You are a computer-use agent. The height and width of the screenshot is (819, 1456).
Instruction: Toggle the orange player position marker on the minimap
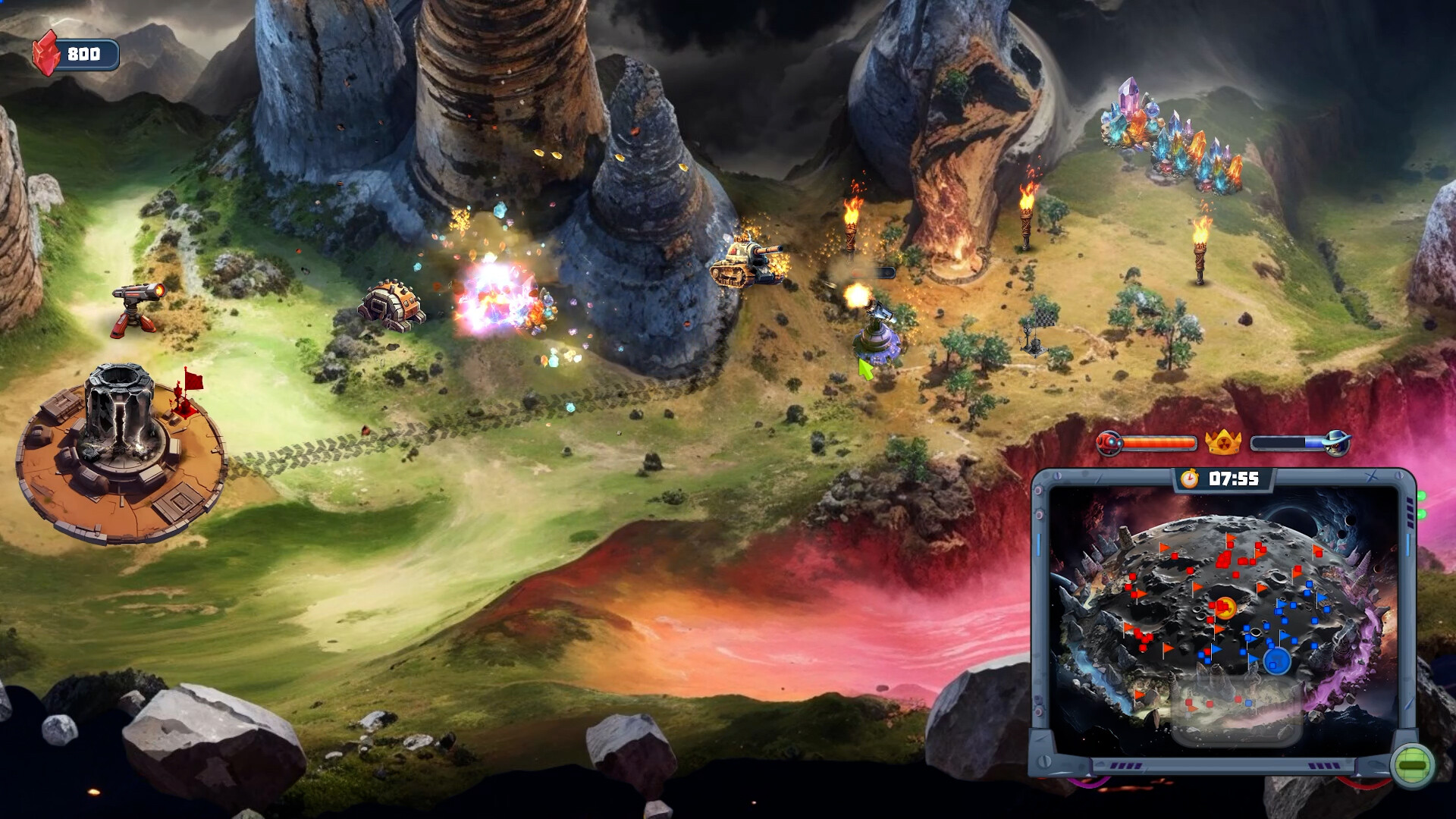pyautogui.click(x=1227, y=608)
